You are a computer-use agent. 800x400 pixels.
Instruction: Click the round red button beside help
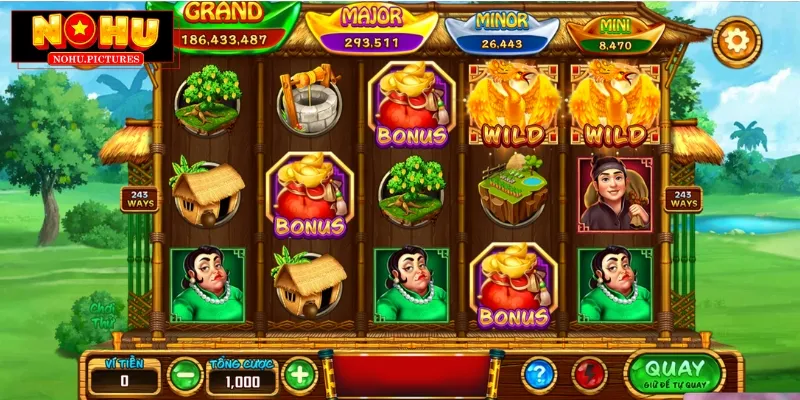coord(589,375)
